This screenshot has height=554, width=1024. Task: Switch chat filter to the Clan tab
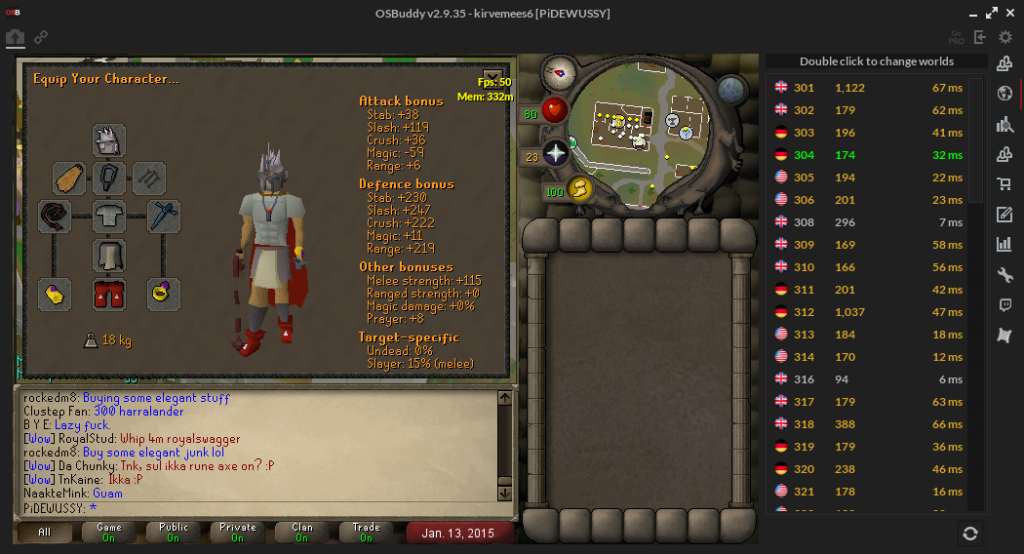click(x=302, y=532)
